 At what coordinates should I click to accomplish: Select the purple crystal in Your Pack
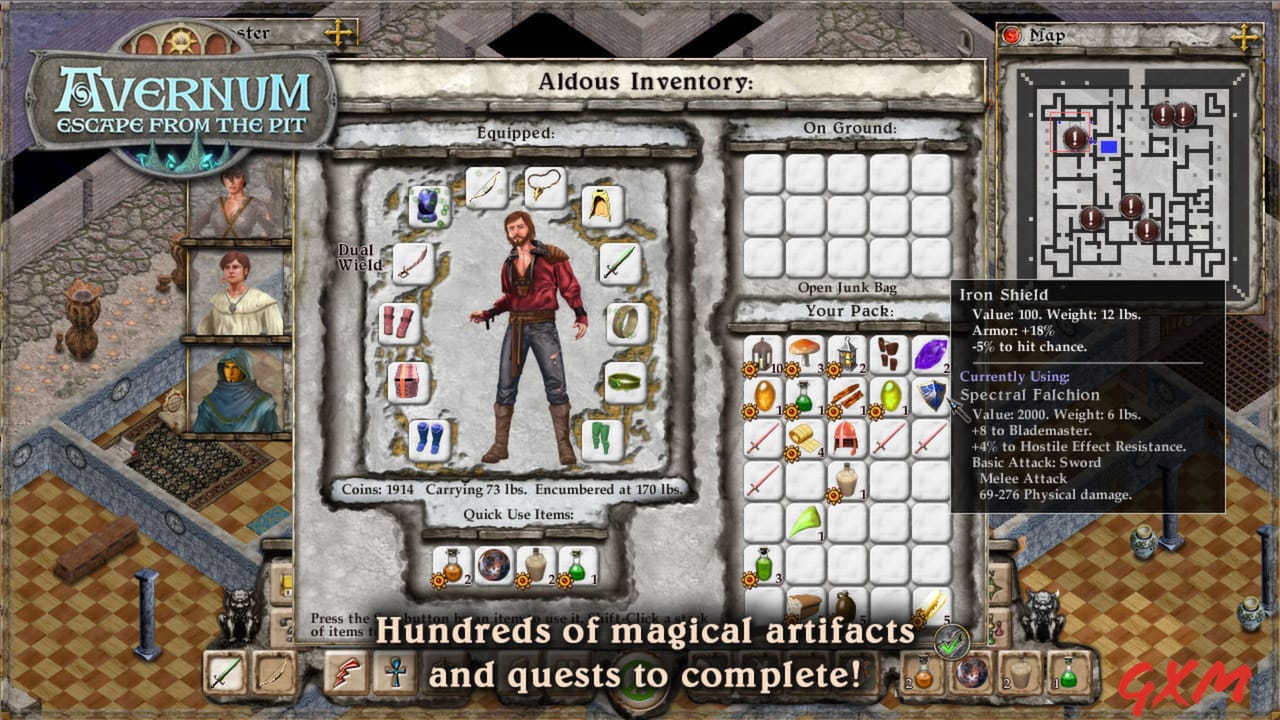click(x=932, y=355)
